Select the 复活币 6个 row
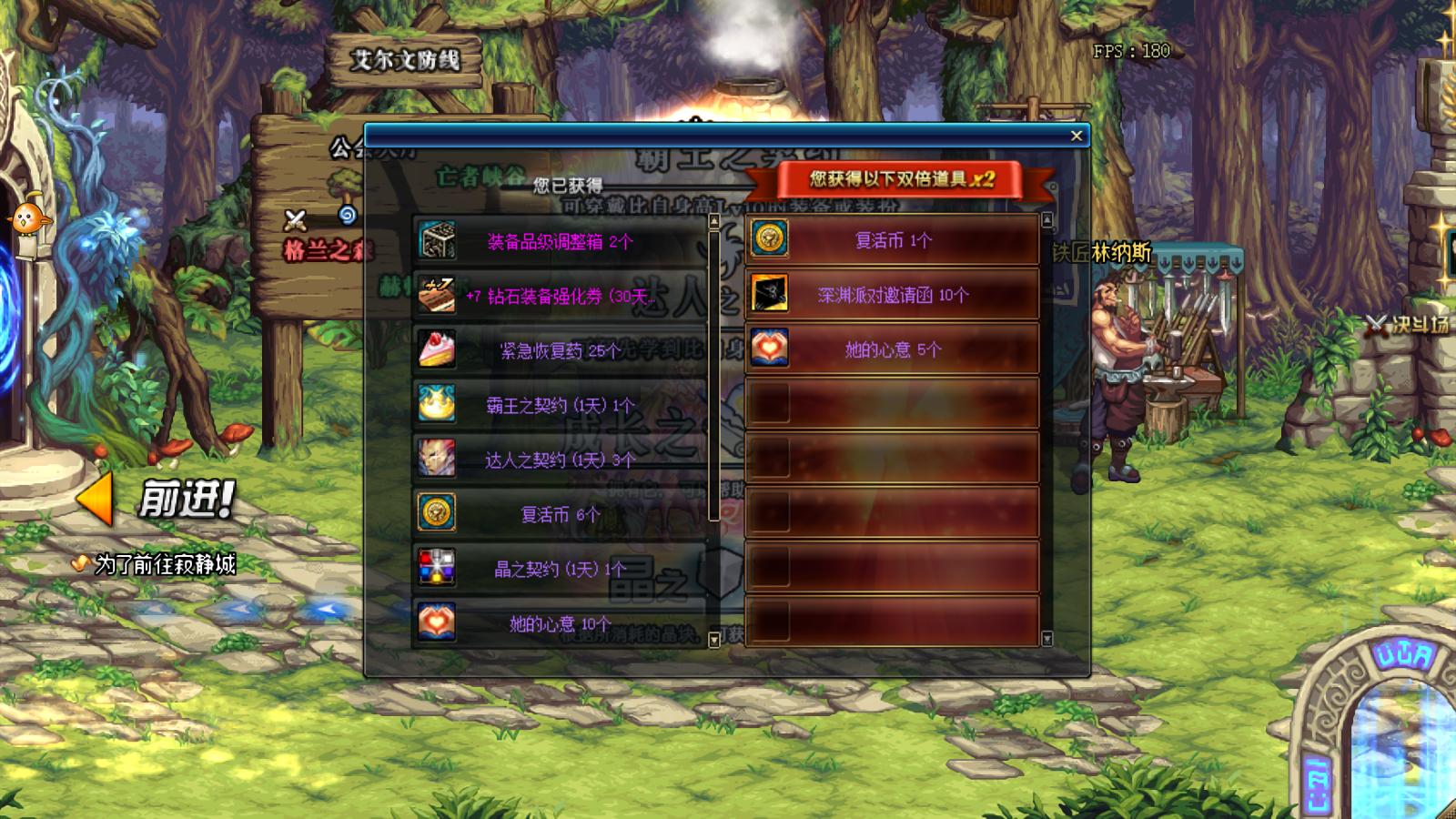 click(x=559, y=514)
